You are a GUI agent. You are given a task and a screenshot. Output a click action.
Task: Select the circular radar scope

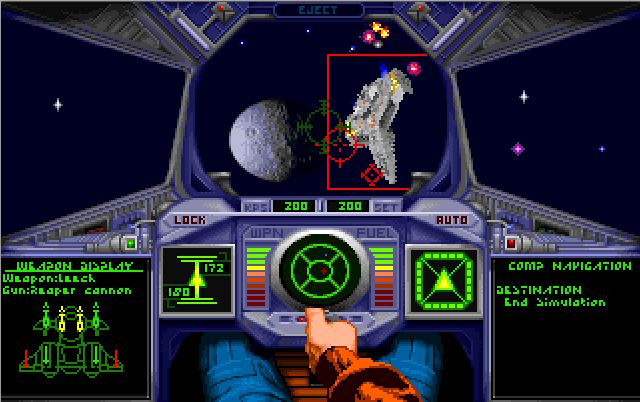coord(319,269)
